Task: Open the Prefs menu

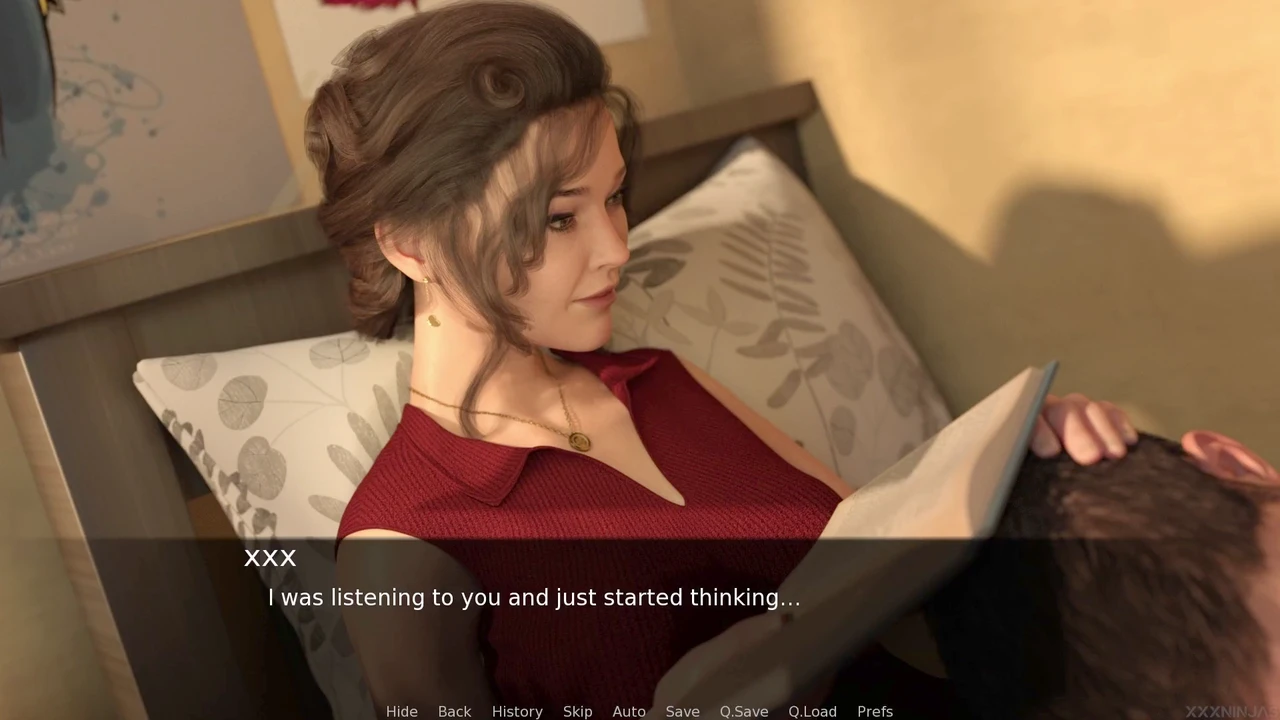Action: [x=874, y=711]
